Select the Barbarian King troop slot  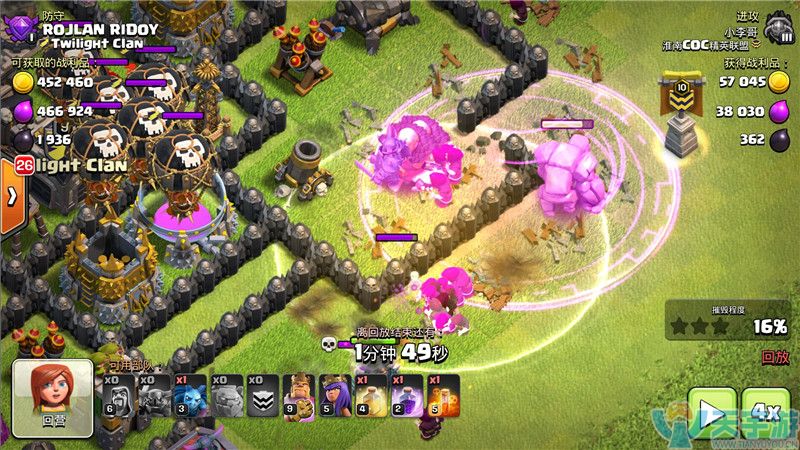click(x=297, y=397)
